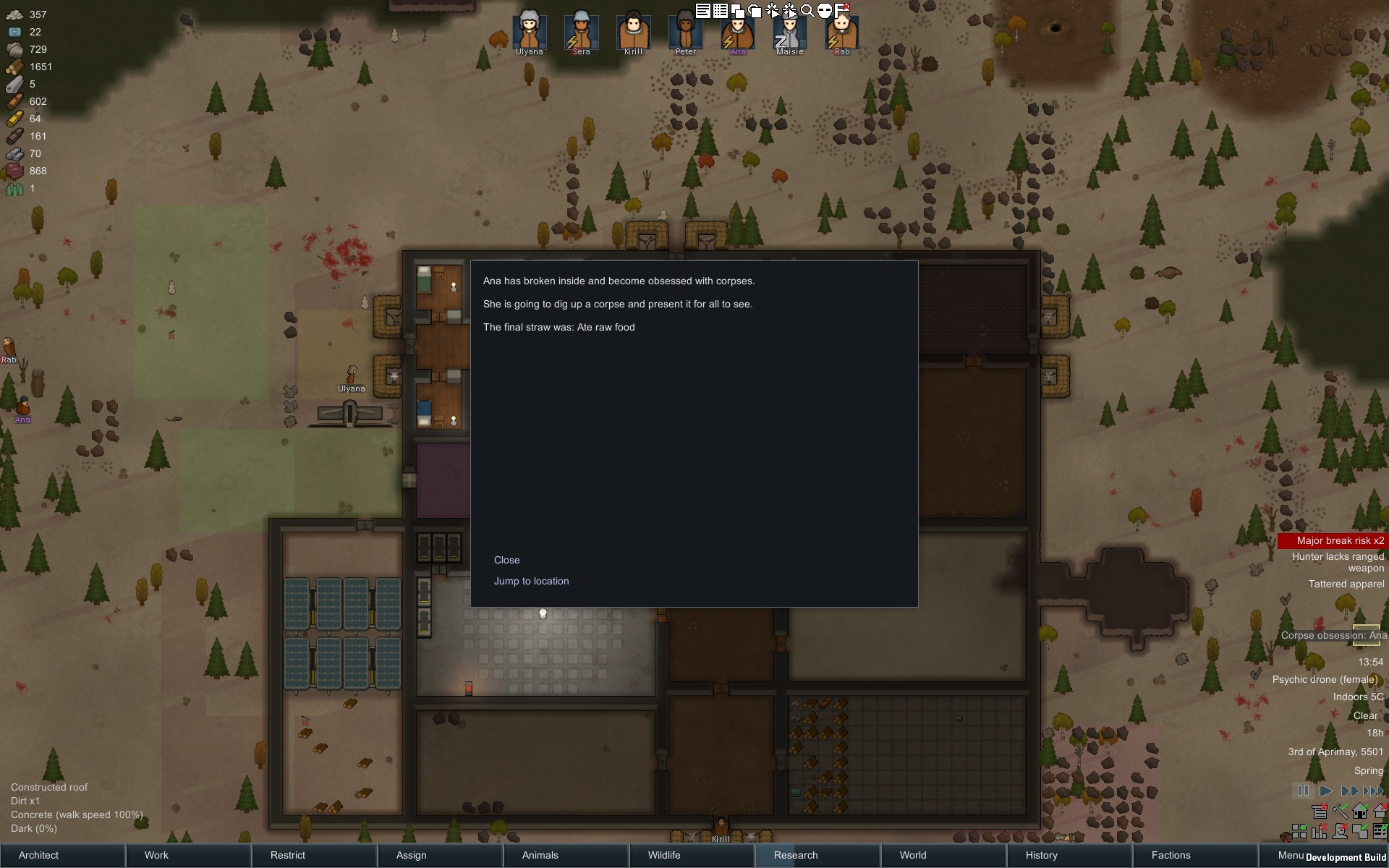Image resolution: width=1389 pixels, height=868 pixels.
Task: Select Kirill's portrait in the colonist bar
Action: (633, 33)
